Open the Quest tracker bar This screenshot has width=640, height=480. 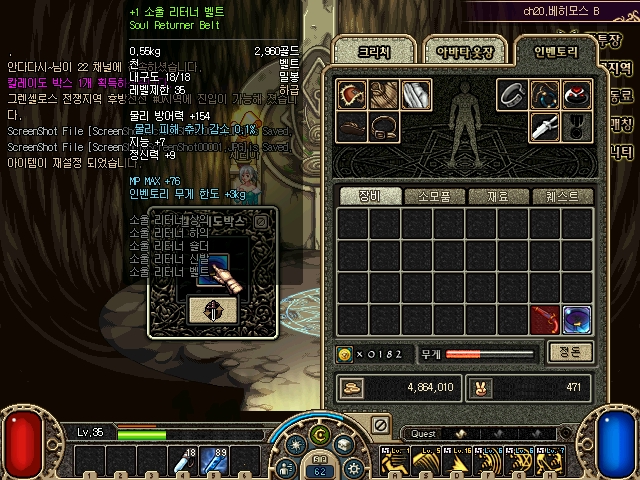[x=424, y=434]
